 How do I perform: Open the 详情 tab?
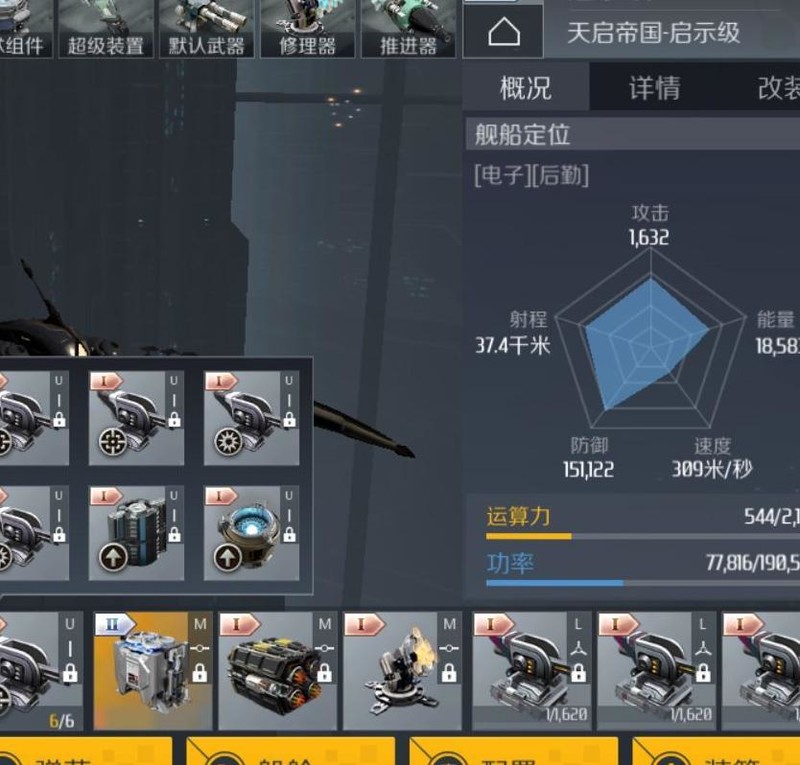pos(654,88)
